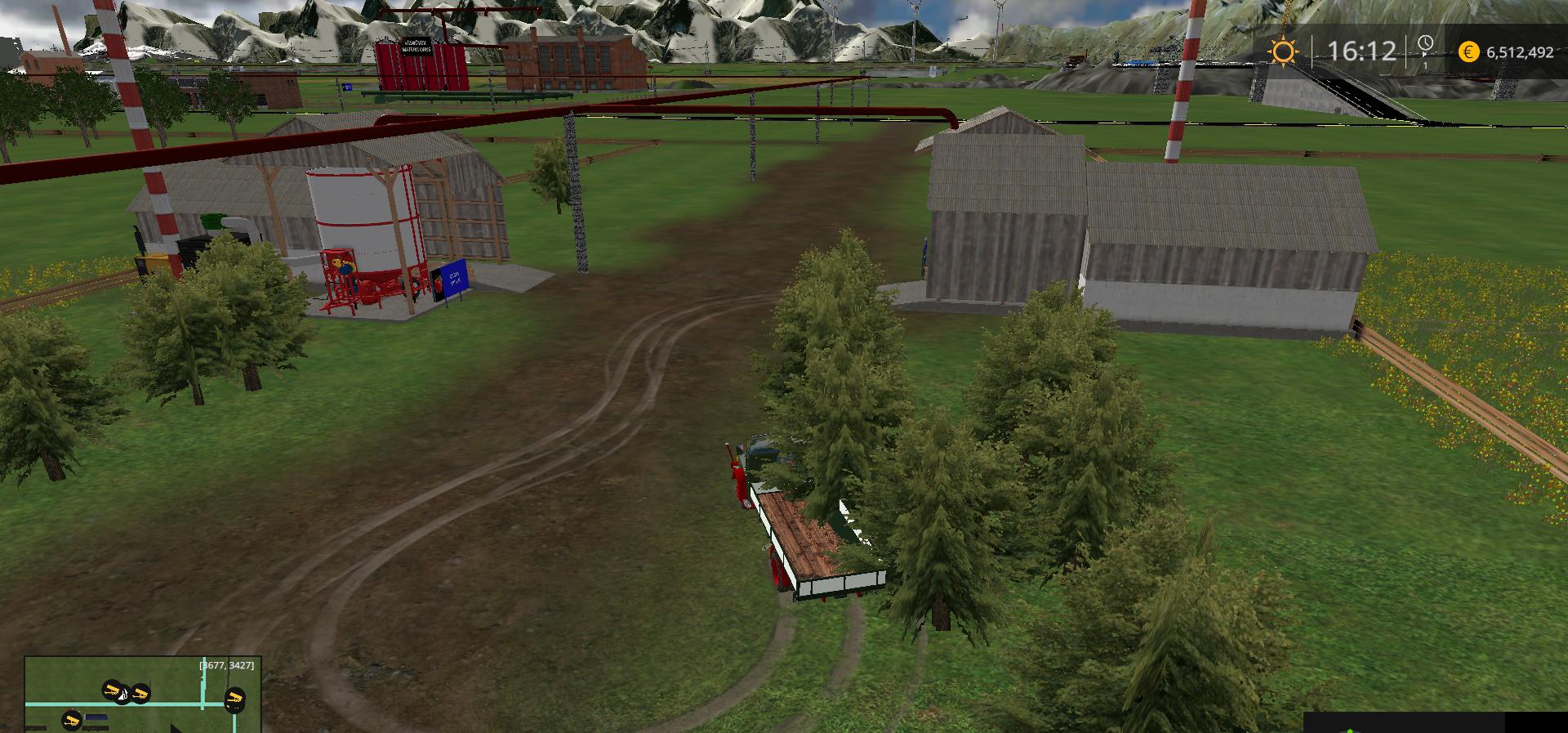This screenshot has width=1568, height=733.
Task: Click the trailer icon at the minimap's right edge
Action: click(235, 700)
